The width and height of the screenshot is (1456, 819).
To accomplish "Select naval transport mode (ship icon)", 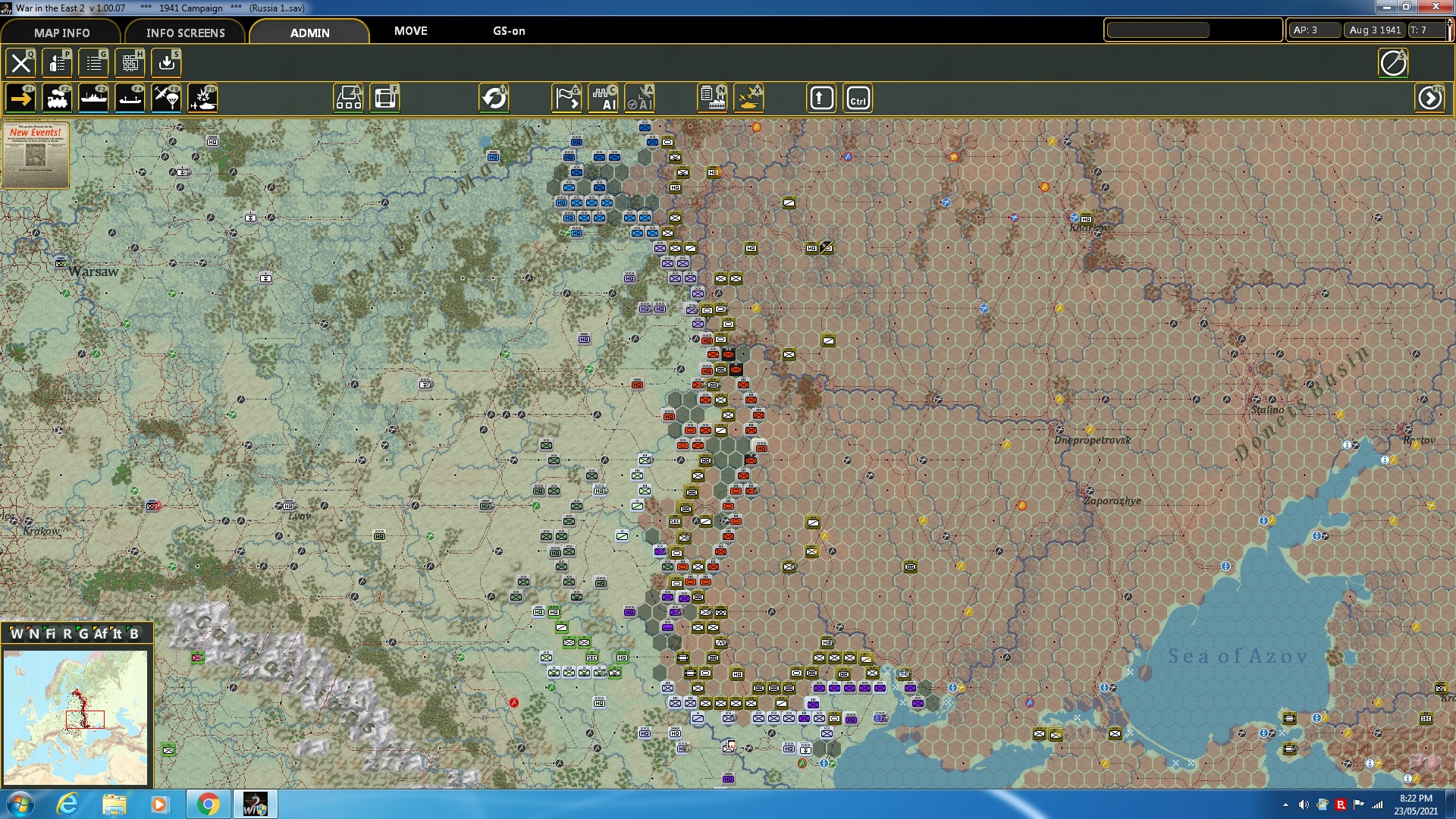I will click(x=93, y=99).
